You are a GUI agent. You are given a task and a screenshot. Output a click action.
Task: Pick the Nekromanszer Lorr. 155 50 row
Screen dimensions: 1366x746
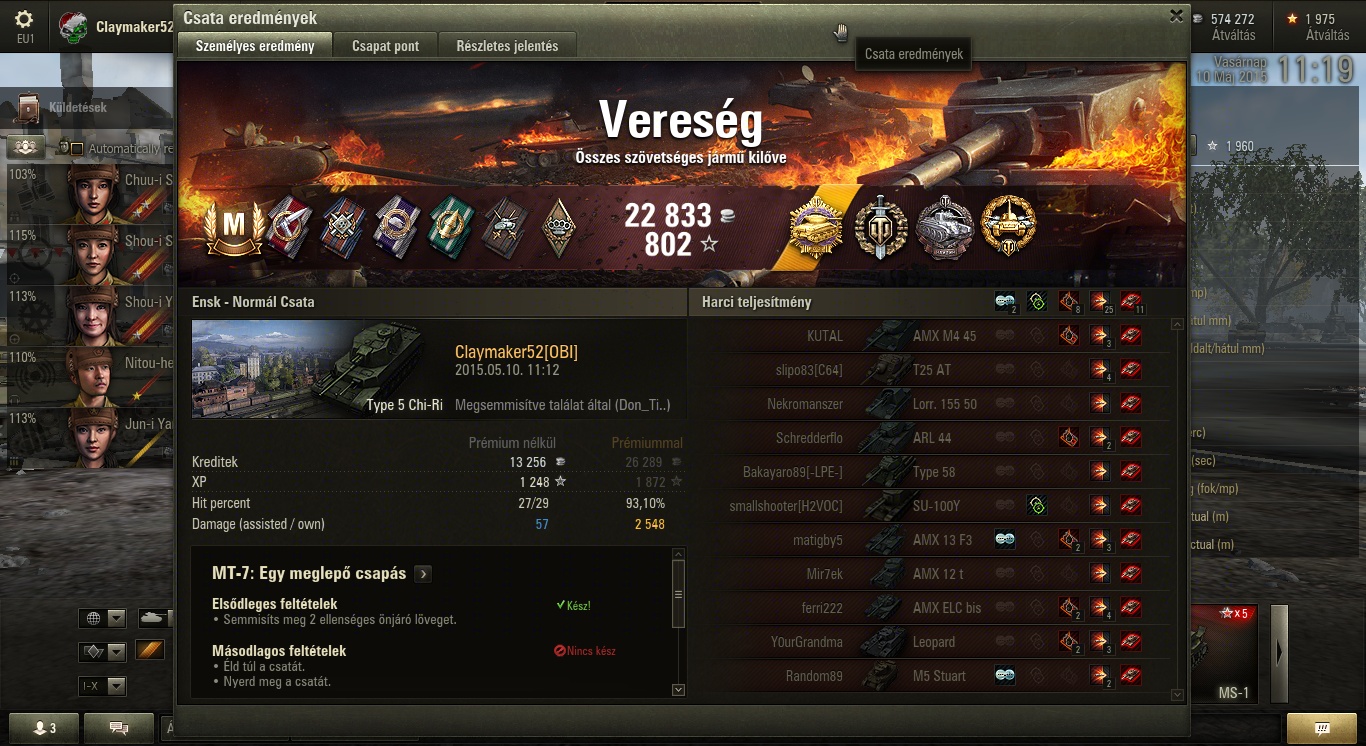(930, 404)
